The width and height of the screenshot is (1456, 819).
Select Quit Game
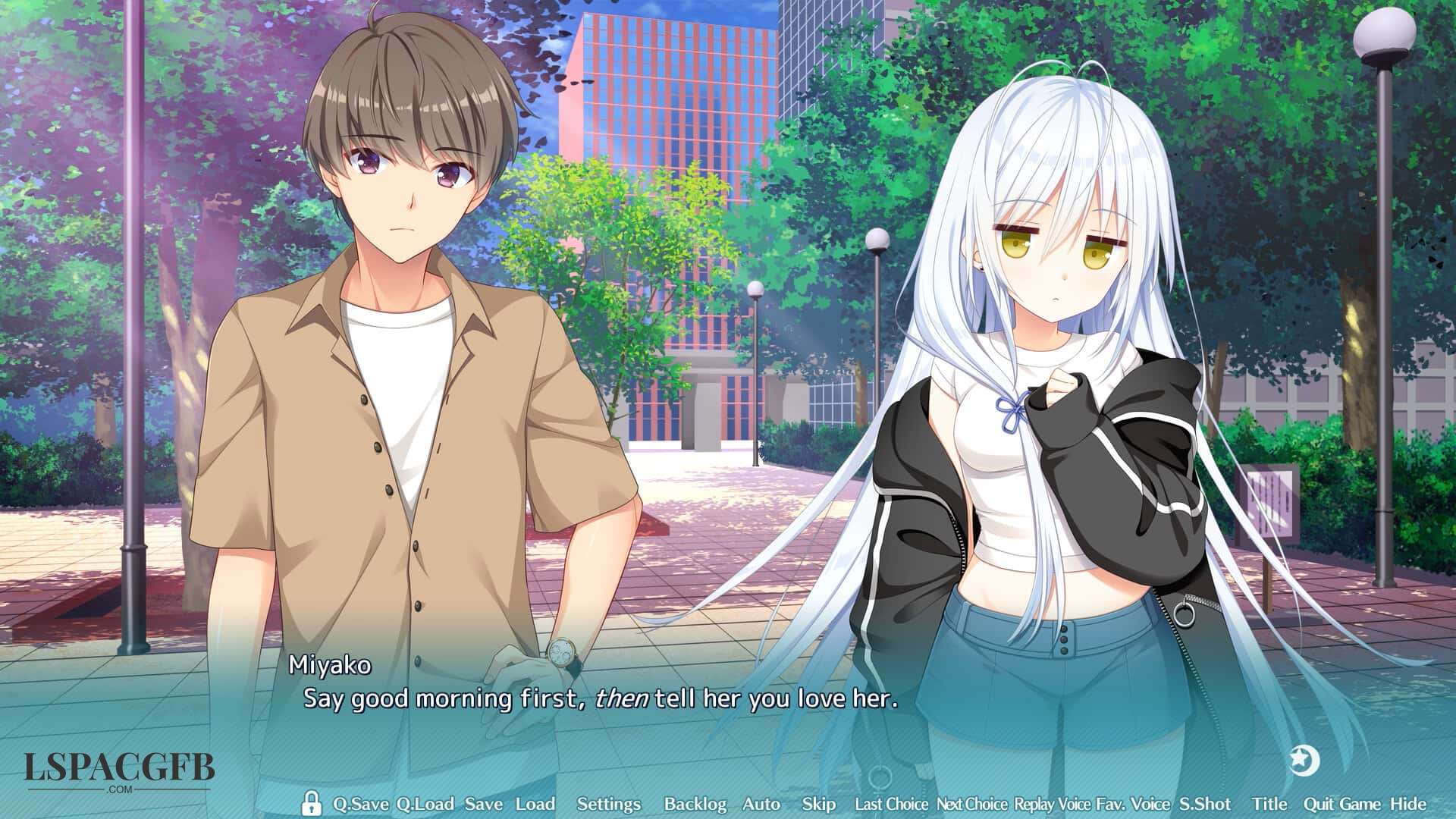pyautogui.click(x=1341, y=804)
